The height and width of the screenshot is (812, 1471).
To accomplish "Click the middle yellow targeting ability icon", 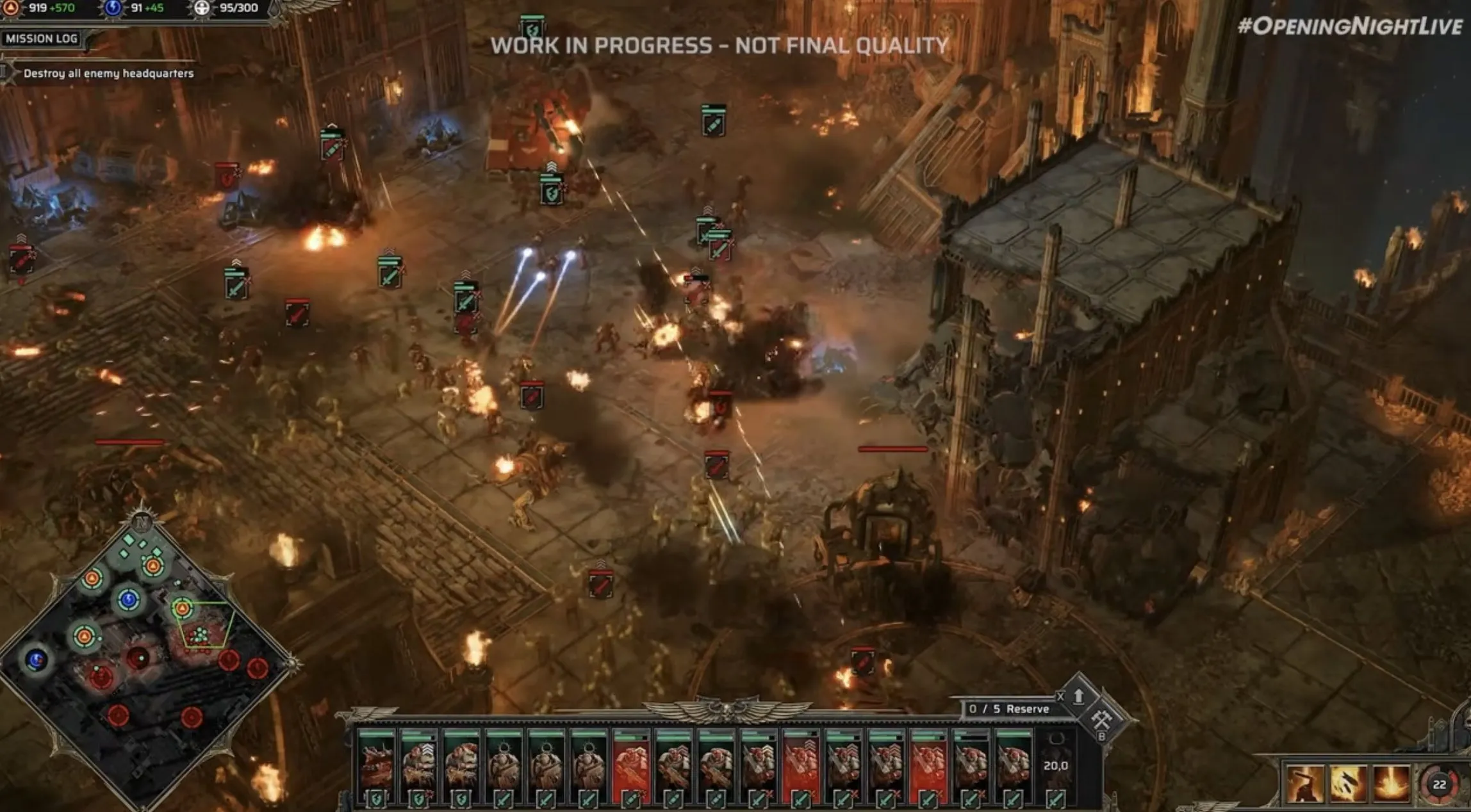I will tap(1348, 784).
